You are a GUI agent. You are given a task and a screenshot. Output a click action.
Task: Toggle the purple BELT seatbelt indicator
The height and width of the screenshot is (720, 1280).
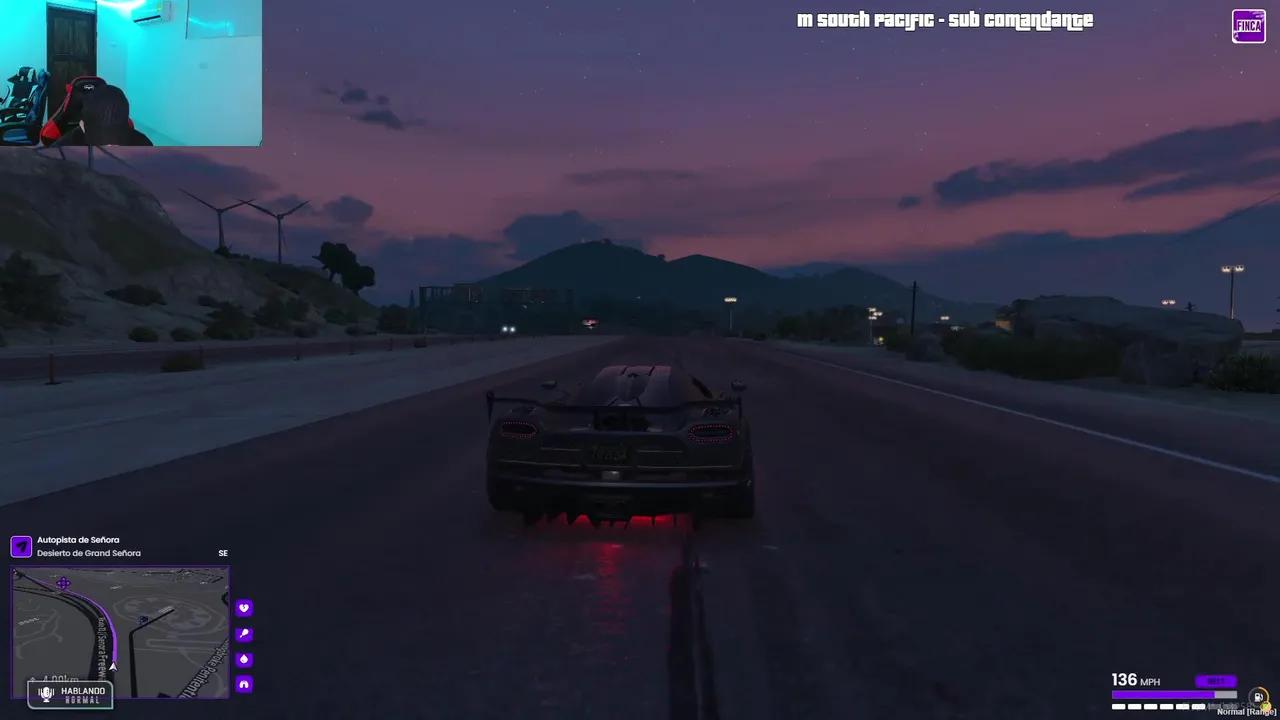[1216, 680]
